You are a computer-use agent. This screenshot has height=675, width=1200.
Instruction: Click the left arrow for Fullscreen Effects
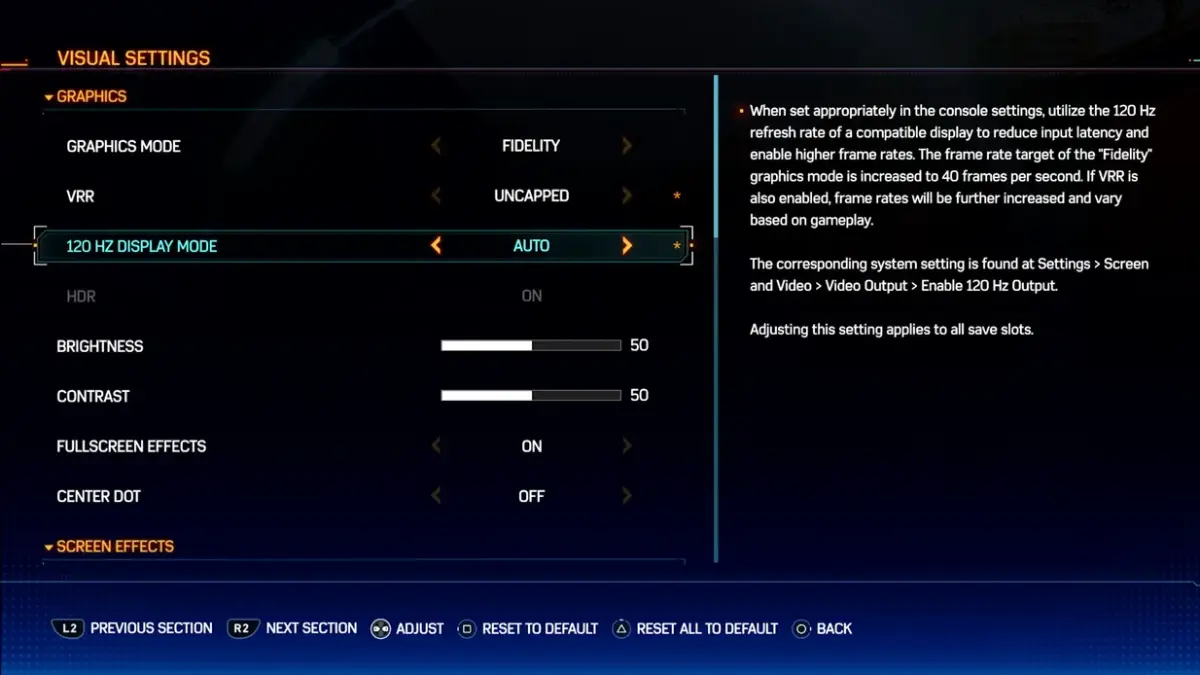click(x=436, y=446)
